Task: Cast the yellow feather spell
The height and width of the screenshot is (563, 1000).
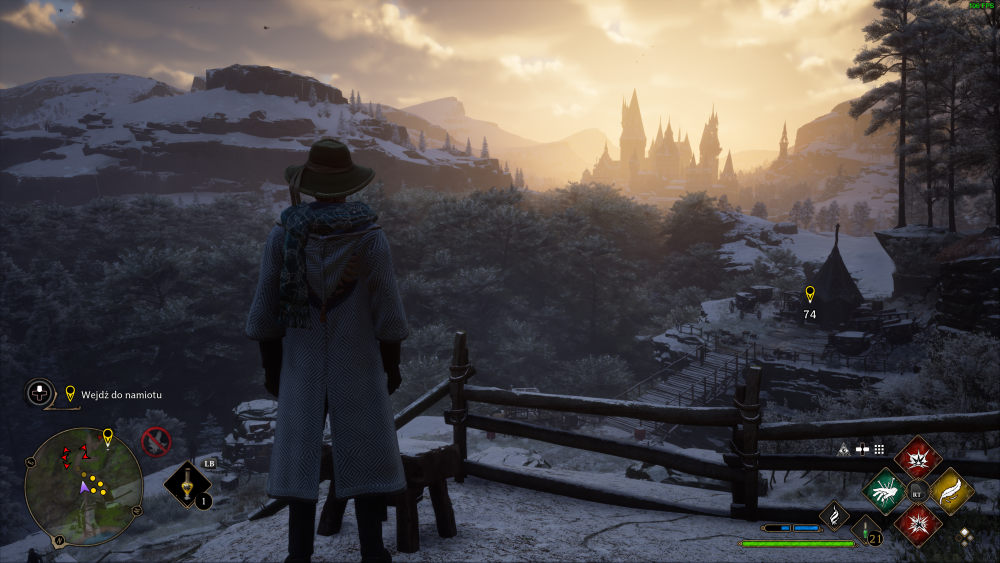Action: (951, 491)
